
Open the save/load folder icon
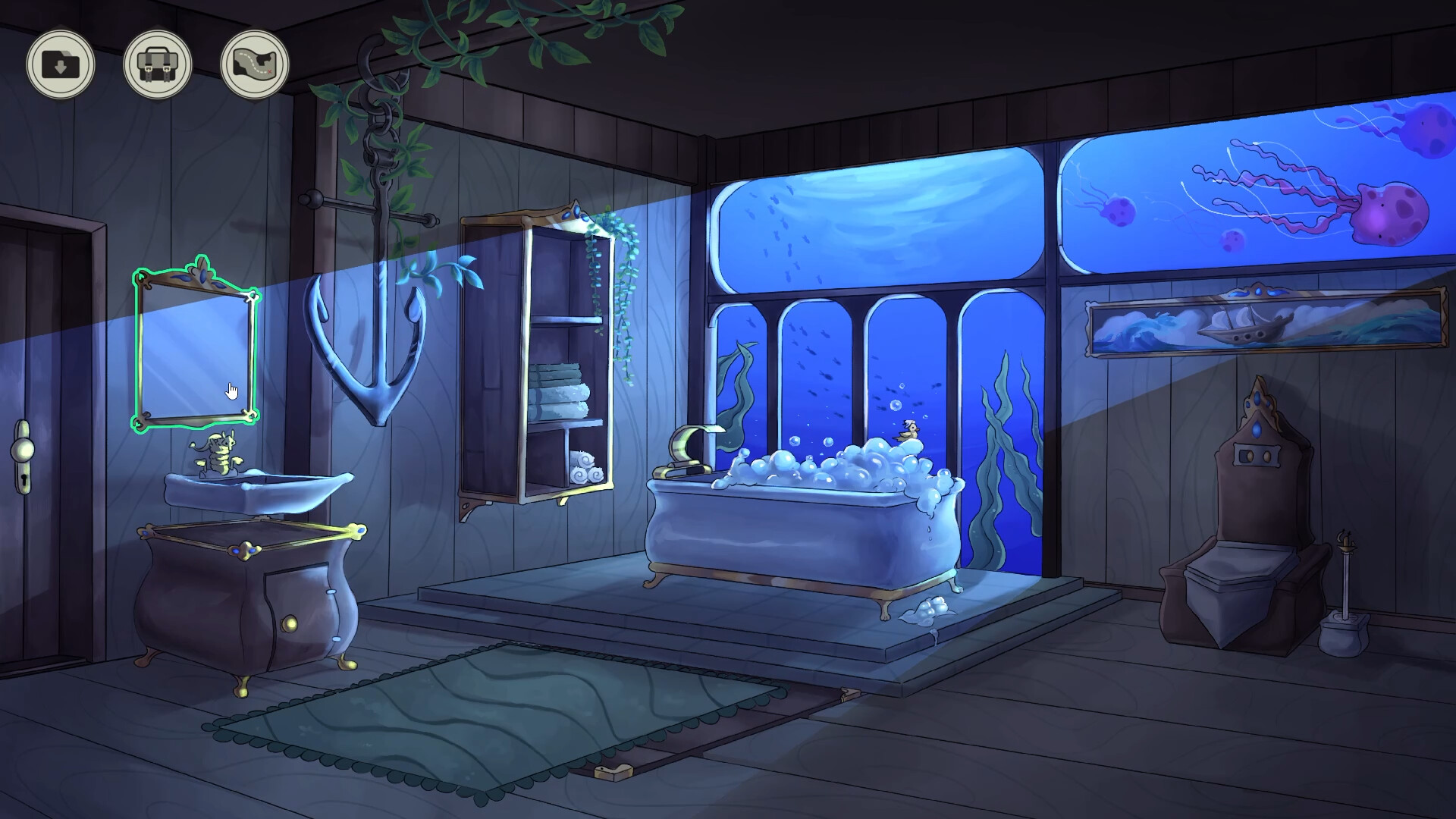pyautogui.click(x=62, y=65)
